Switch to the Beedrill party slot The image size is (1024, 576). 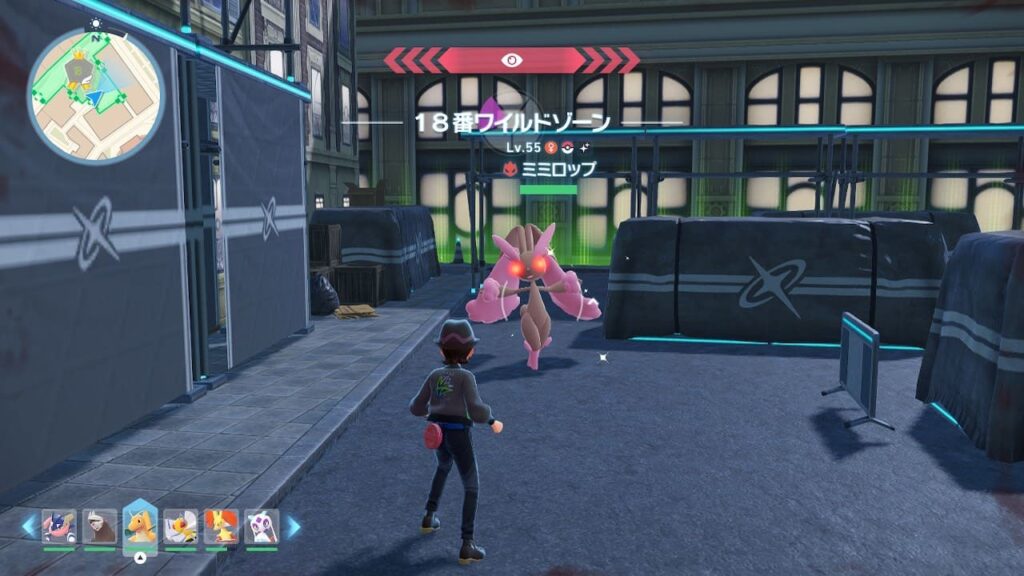181,526
